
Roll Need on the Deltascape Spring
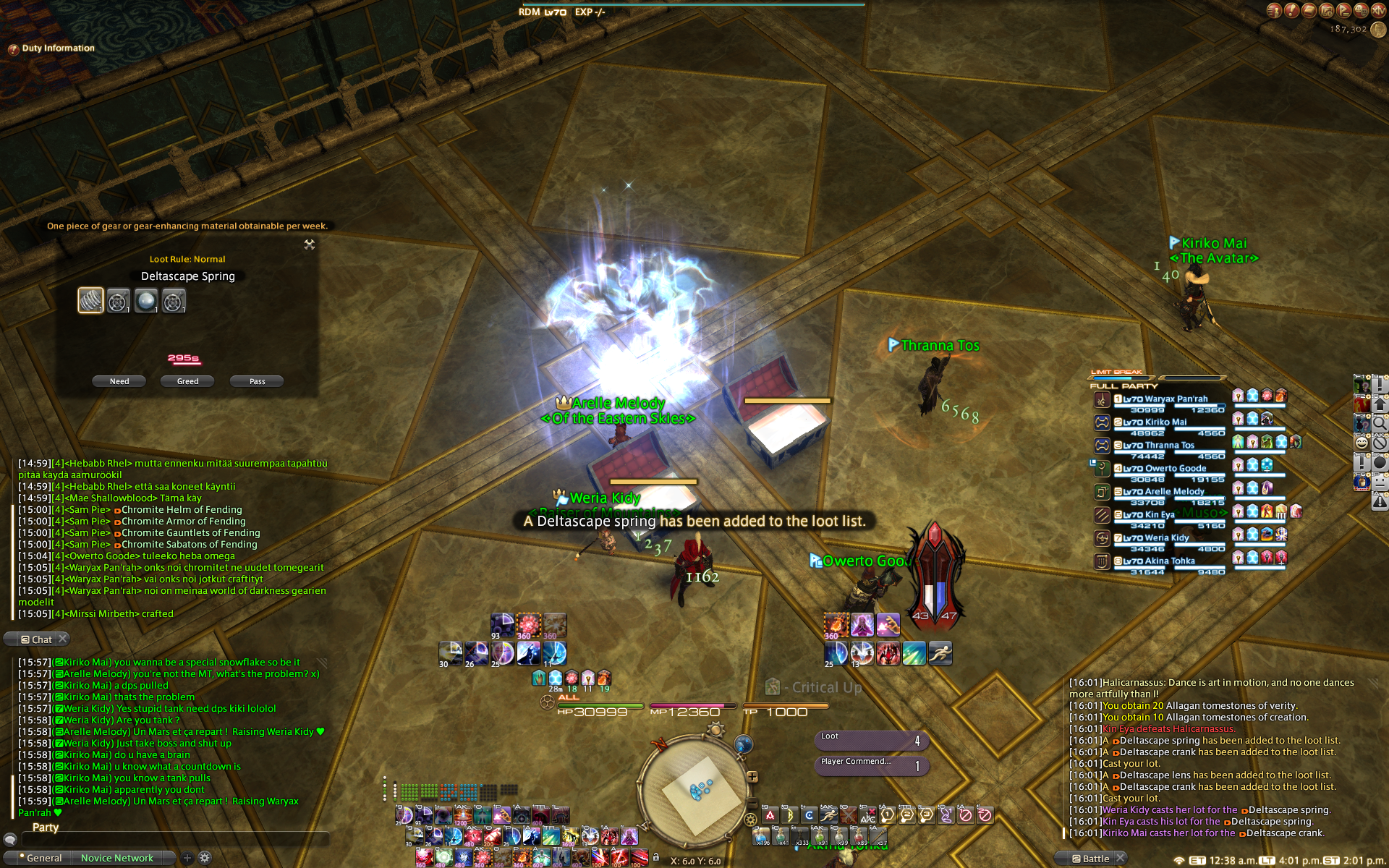tap(119, 381)
